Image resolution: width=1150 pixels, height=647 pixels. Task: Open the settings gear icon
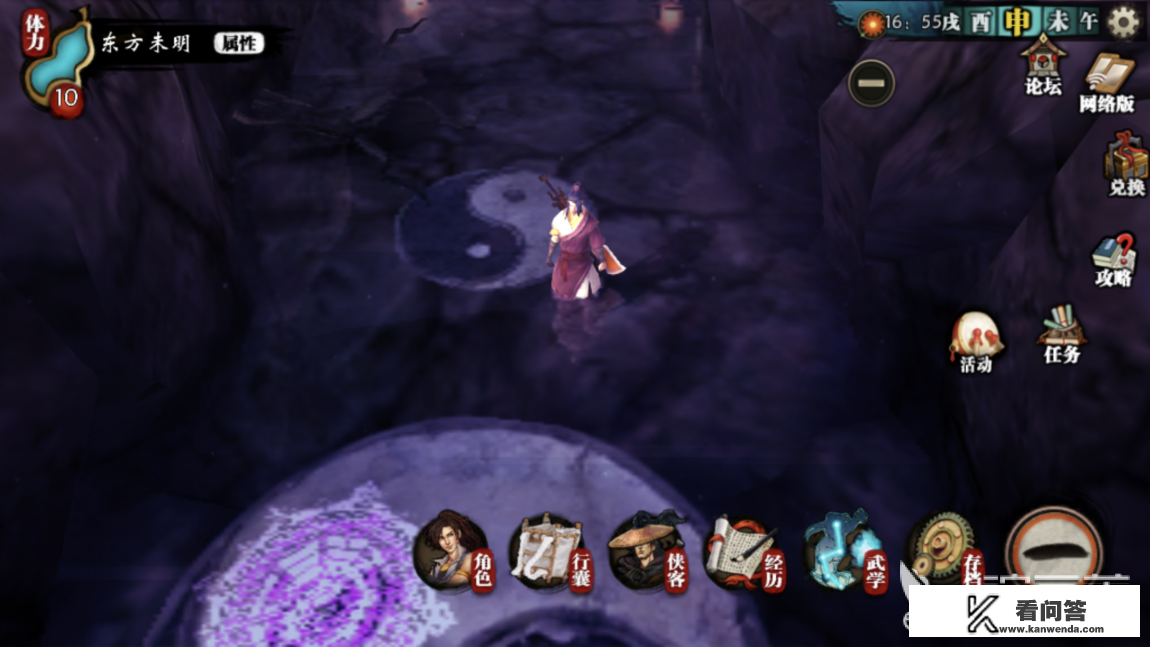(1123, 22)
